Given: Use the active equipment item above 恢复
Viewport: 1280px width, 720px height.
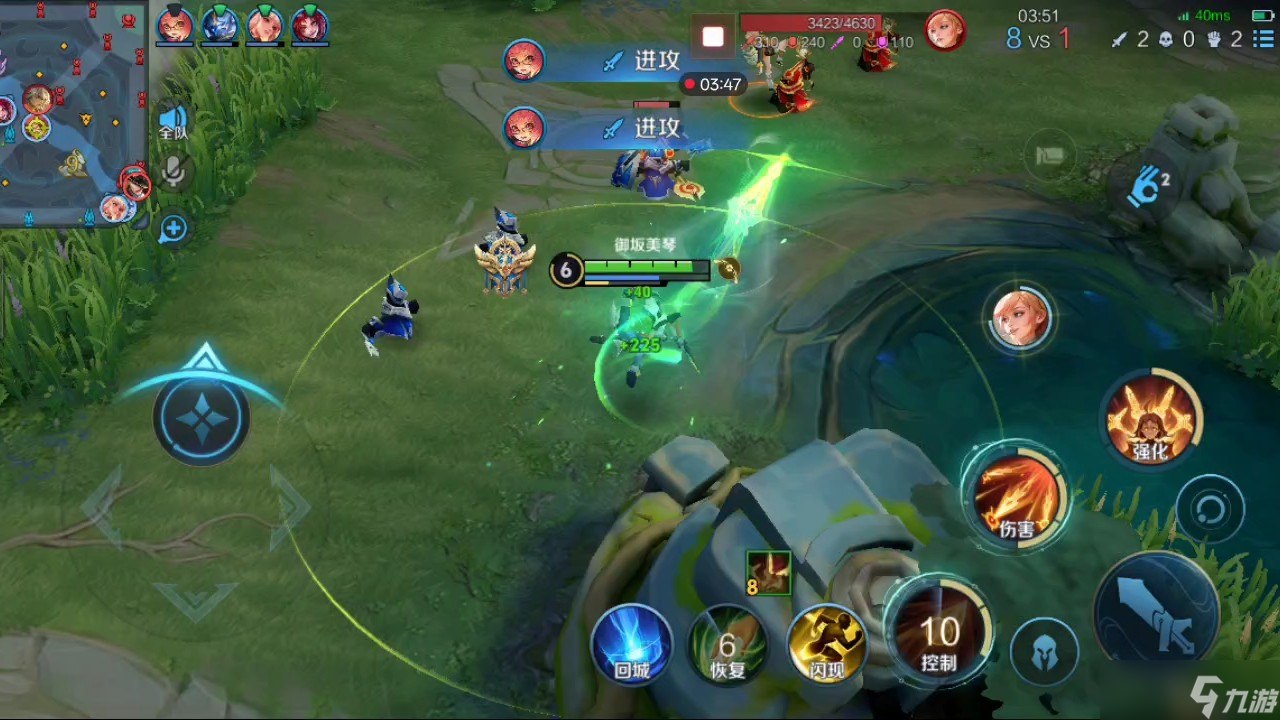Looking at the screenshot, I should [768, 572].
